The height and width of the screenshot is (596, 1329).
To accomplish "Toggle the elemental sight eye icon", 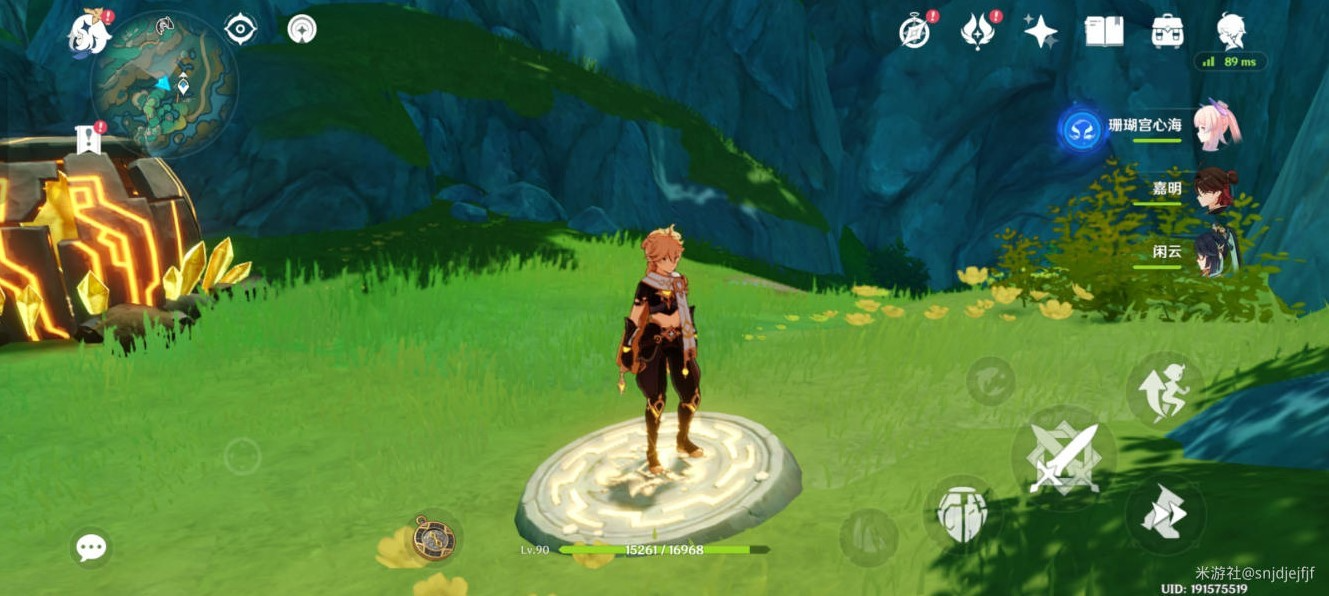I will pyautogui.click(x=240, y=29).
